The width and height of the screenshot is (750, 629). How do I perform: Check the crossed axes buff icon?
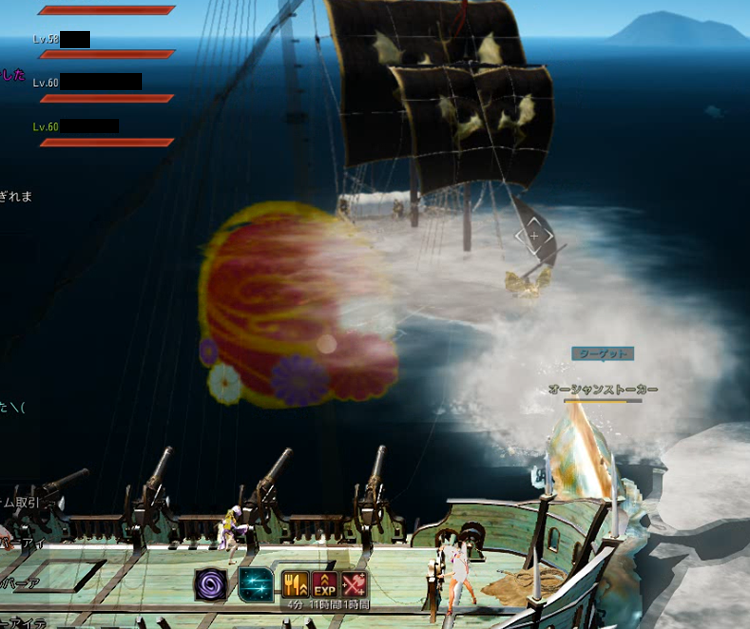point(354,584)
